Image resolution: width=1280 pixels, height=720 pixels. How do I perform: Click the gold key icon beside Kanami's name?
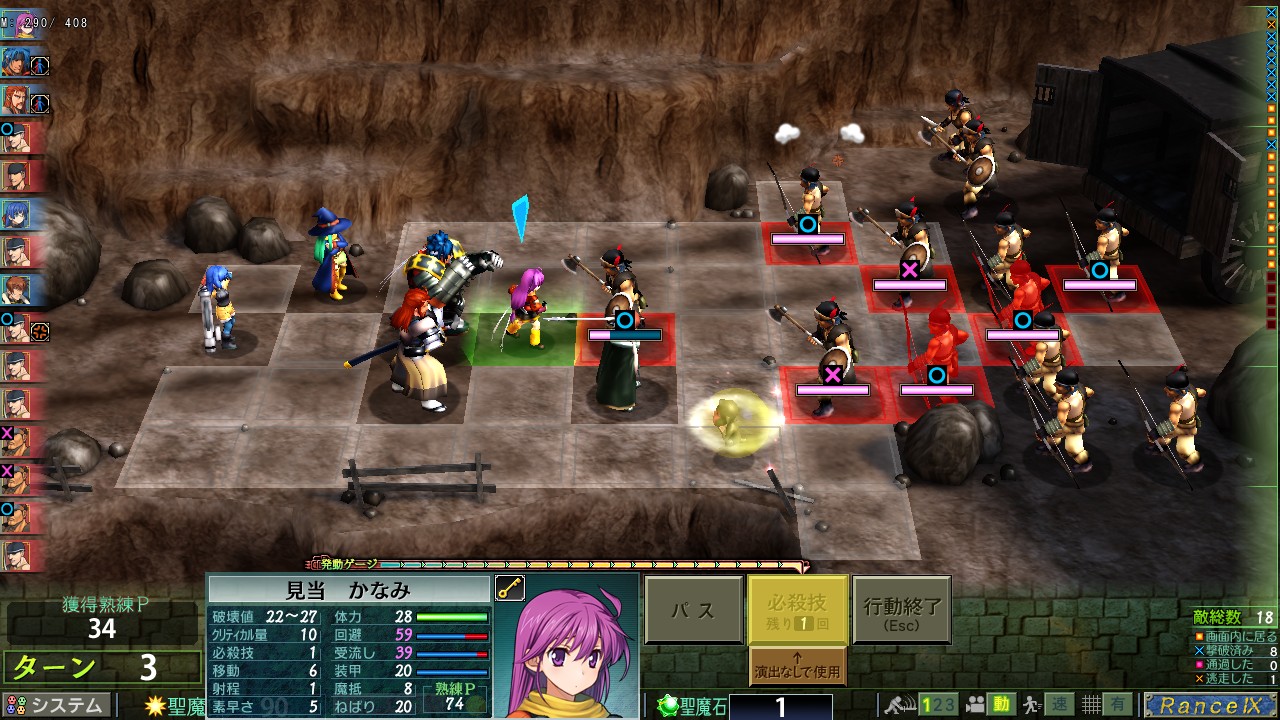point(509,589)
